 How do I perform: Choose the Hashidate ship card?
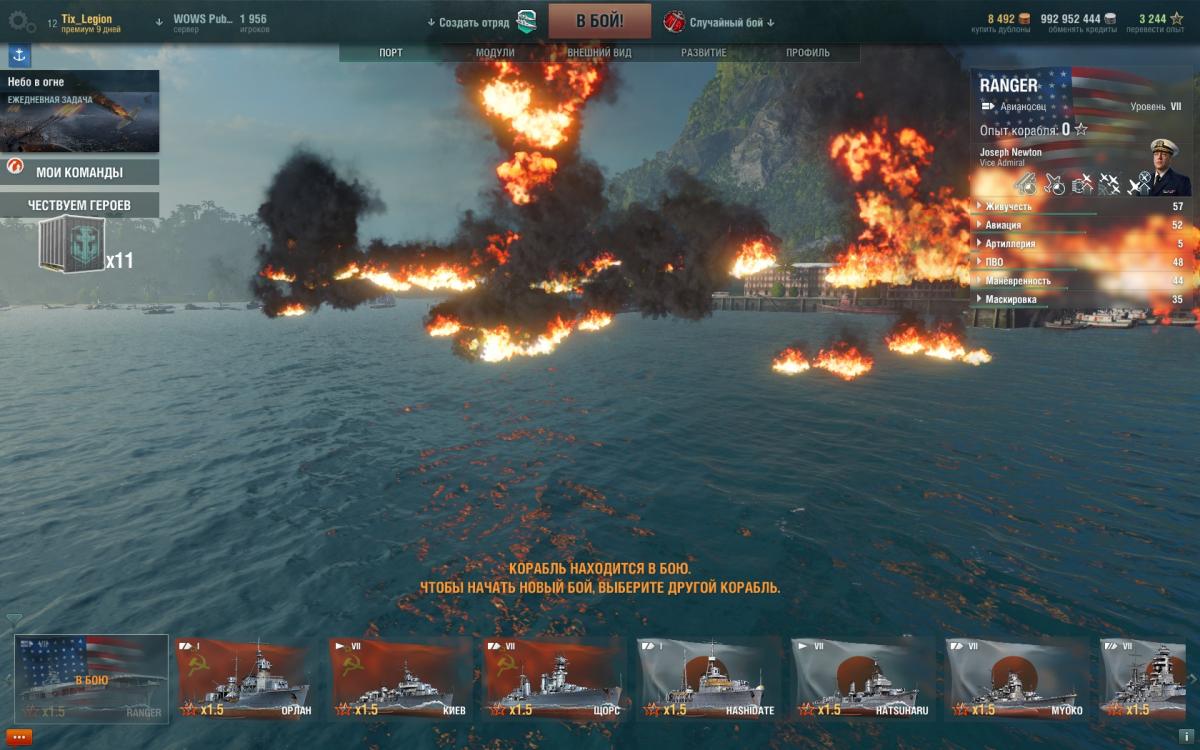pos(708,678)
